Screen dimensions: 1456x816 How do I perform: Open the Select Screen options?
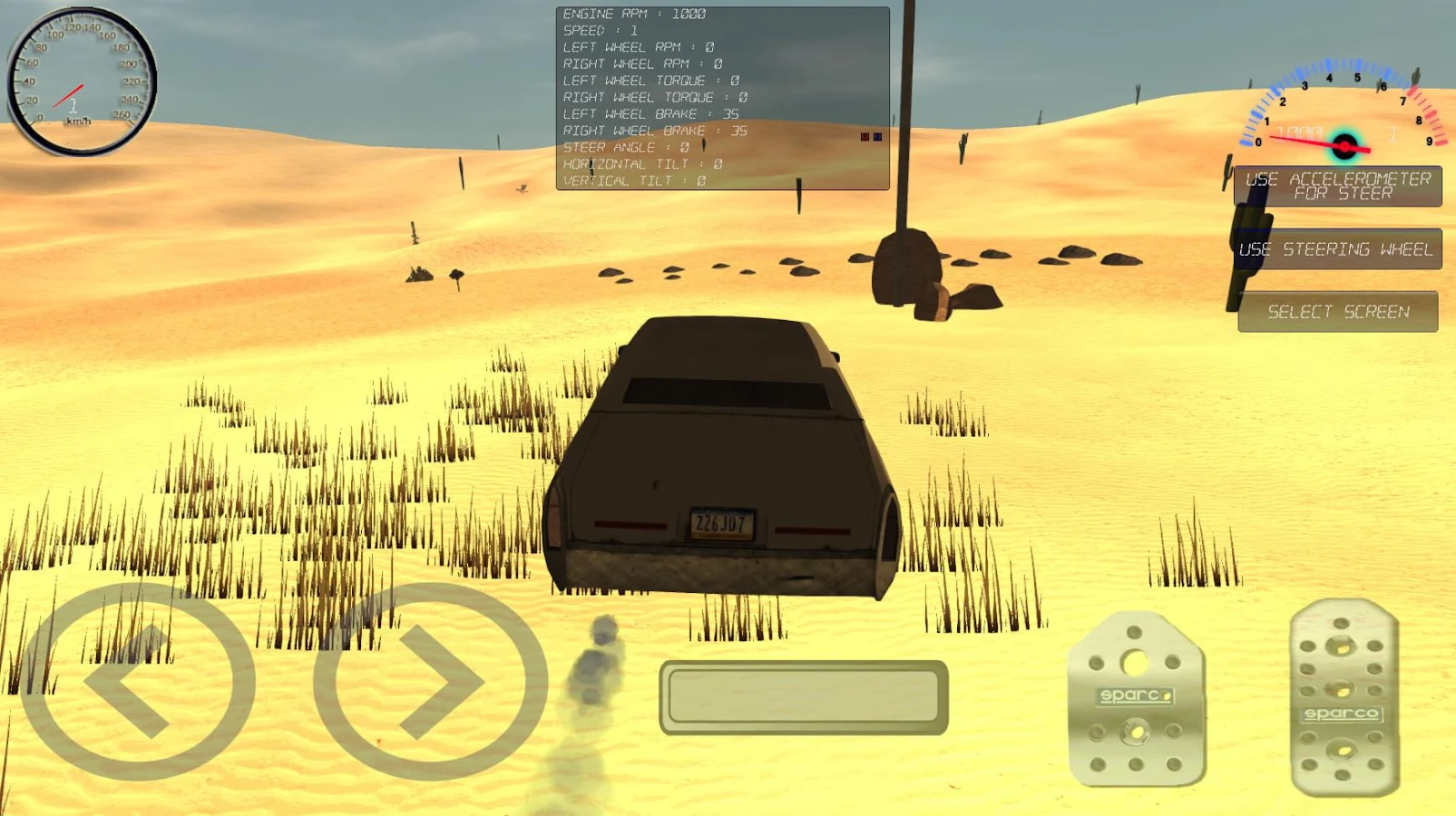[x=1337, y=311]
